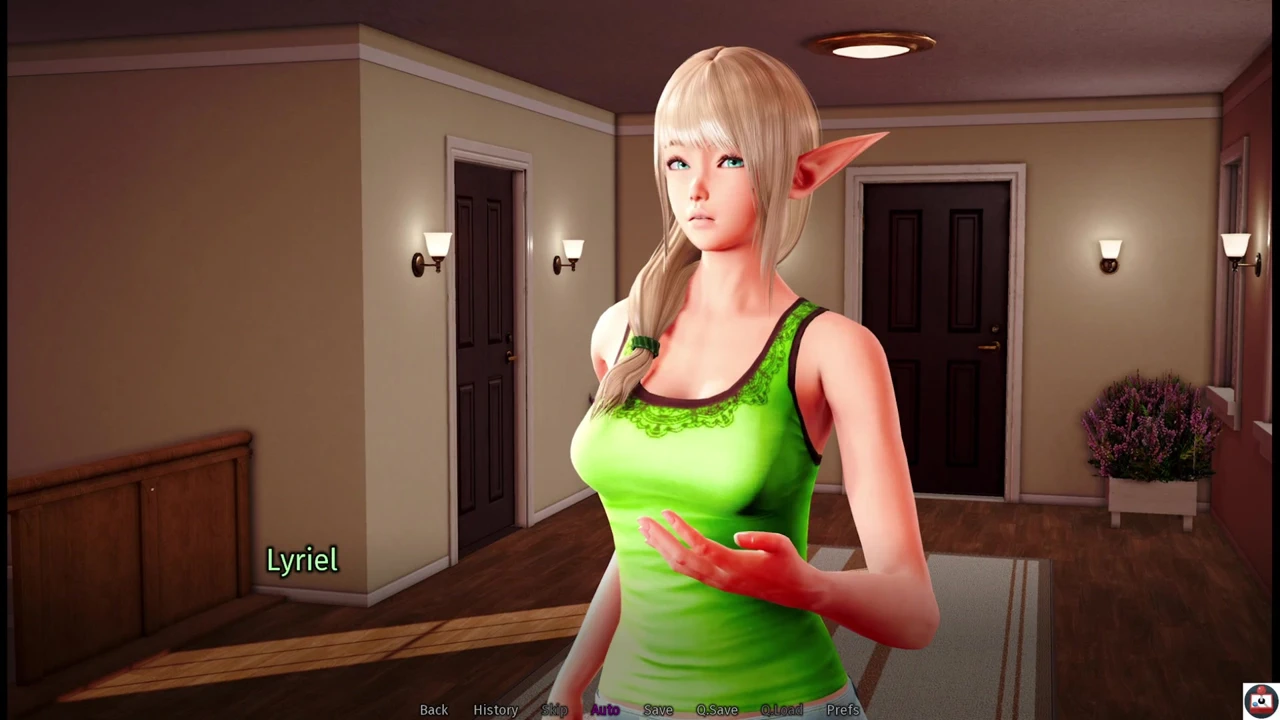Open the dialogue History log

point(495,709)
